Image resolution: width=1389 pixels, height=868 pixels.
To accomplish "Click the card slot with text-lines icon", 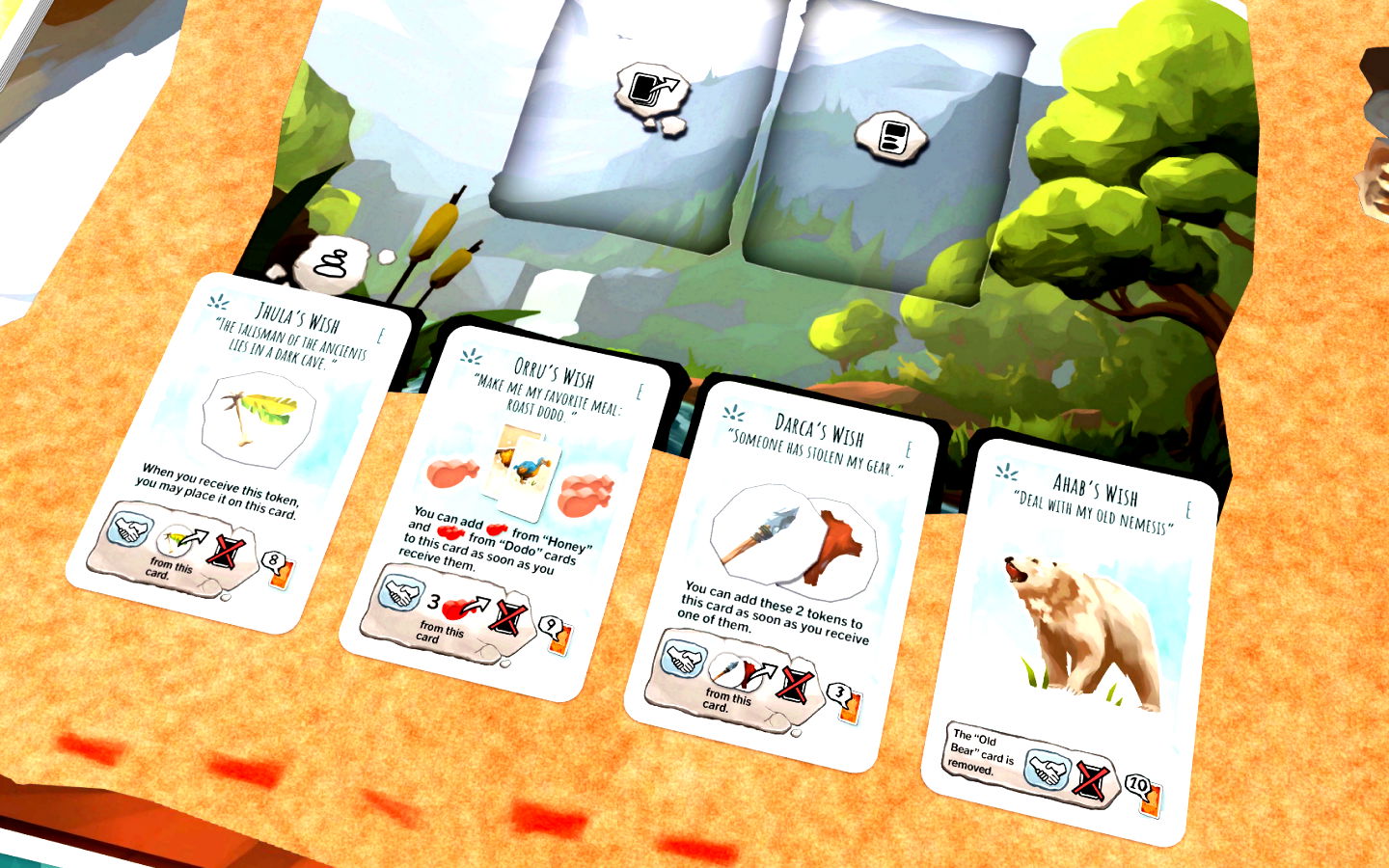I will (x=889, y=135).
